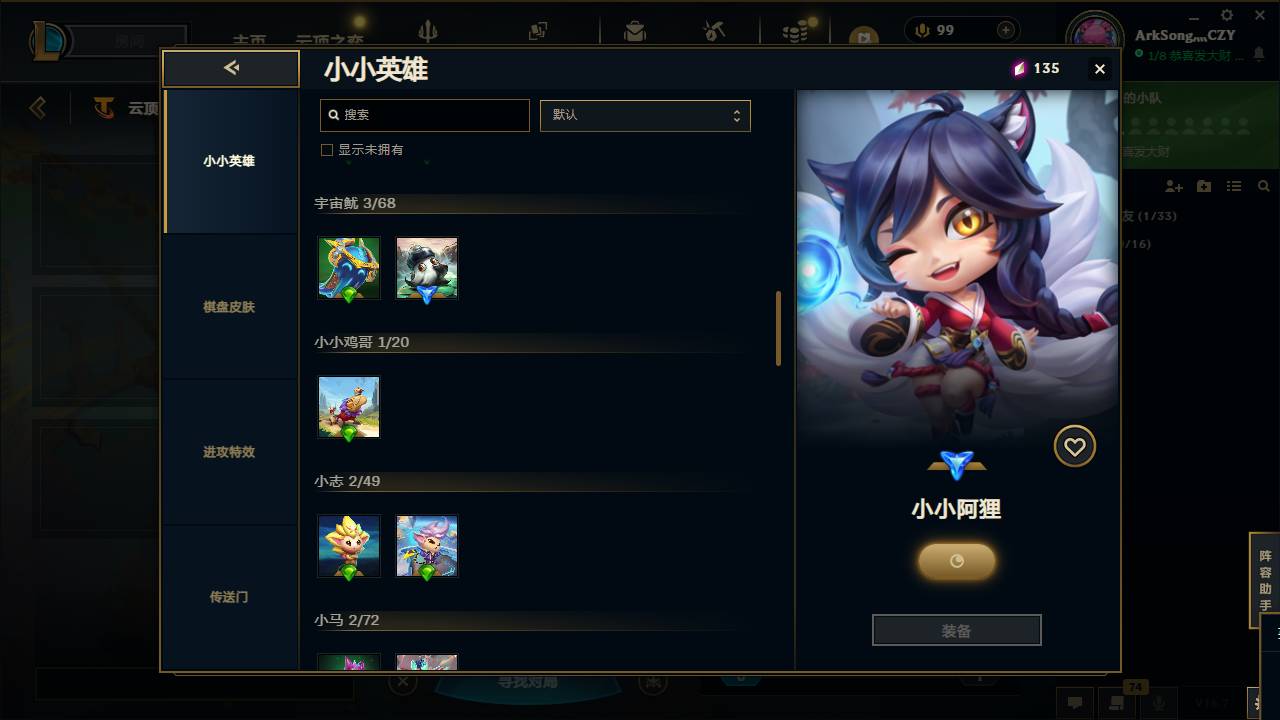Enable the 显示未拥有 checkbox
Image resolution: width=1280 pixels, height=720 pixels.
(326, 149)
